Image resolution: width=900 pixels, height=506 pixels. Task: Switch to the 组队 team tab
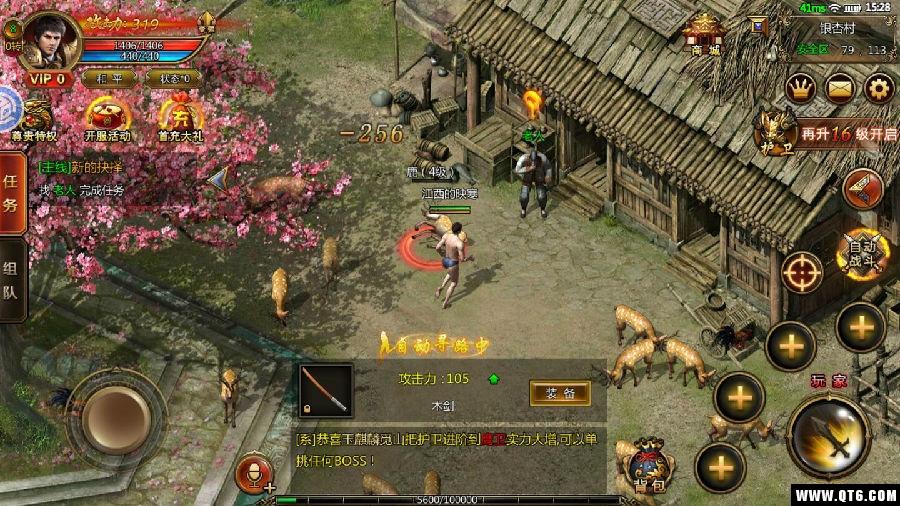point(12,280)
